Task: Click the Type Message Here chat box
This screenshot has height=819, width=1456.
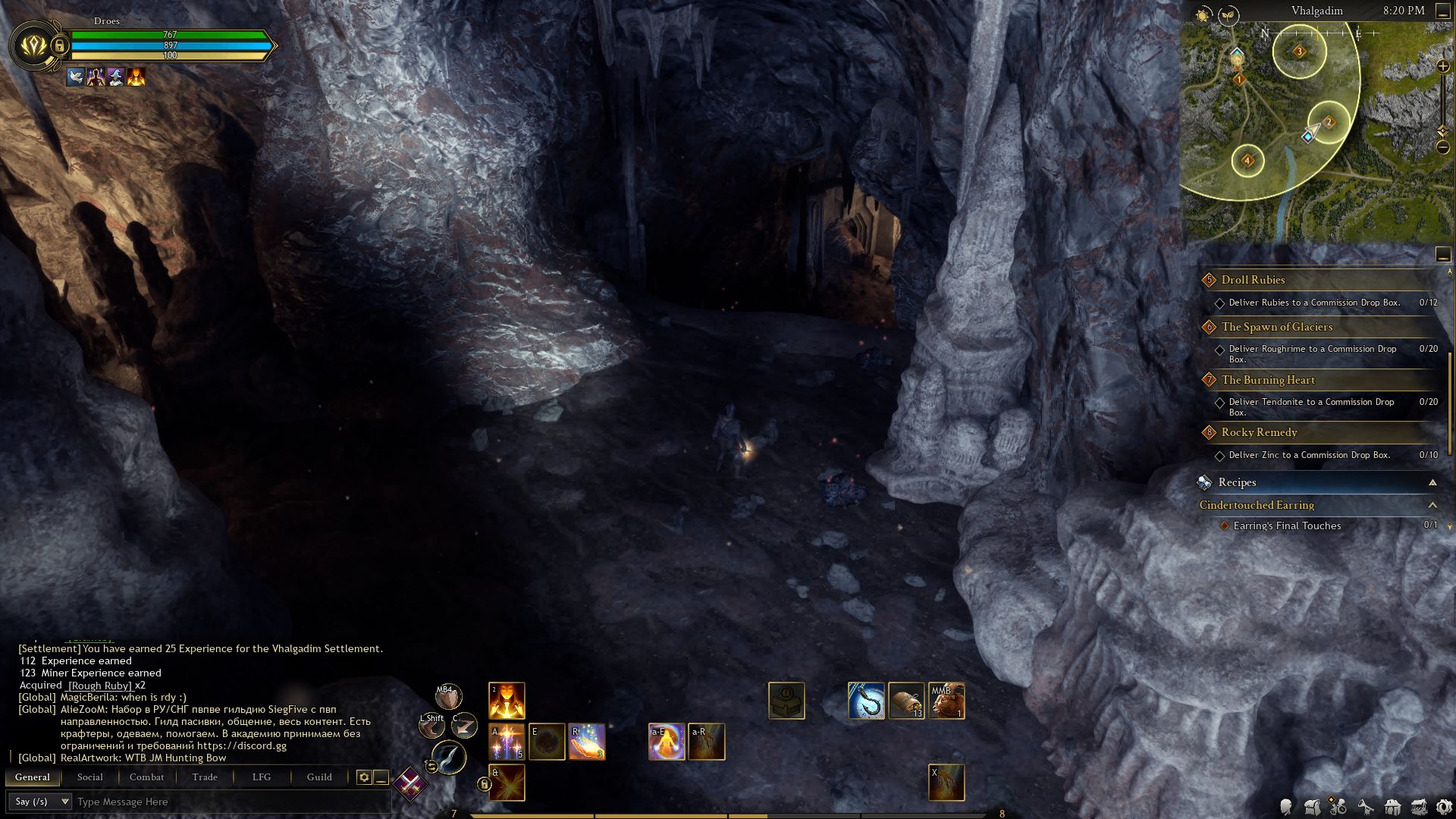Action: tap(227, 802)
